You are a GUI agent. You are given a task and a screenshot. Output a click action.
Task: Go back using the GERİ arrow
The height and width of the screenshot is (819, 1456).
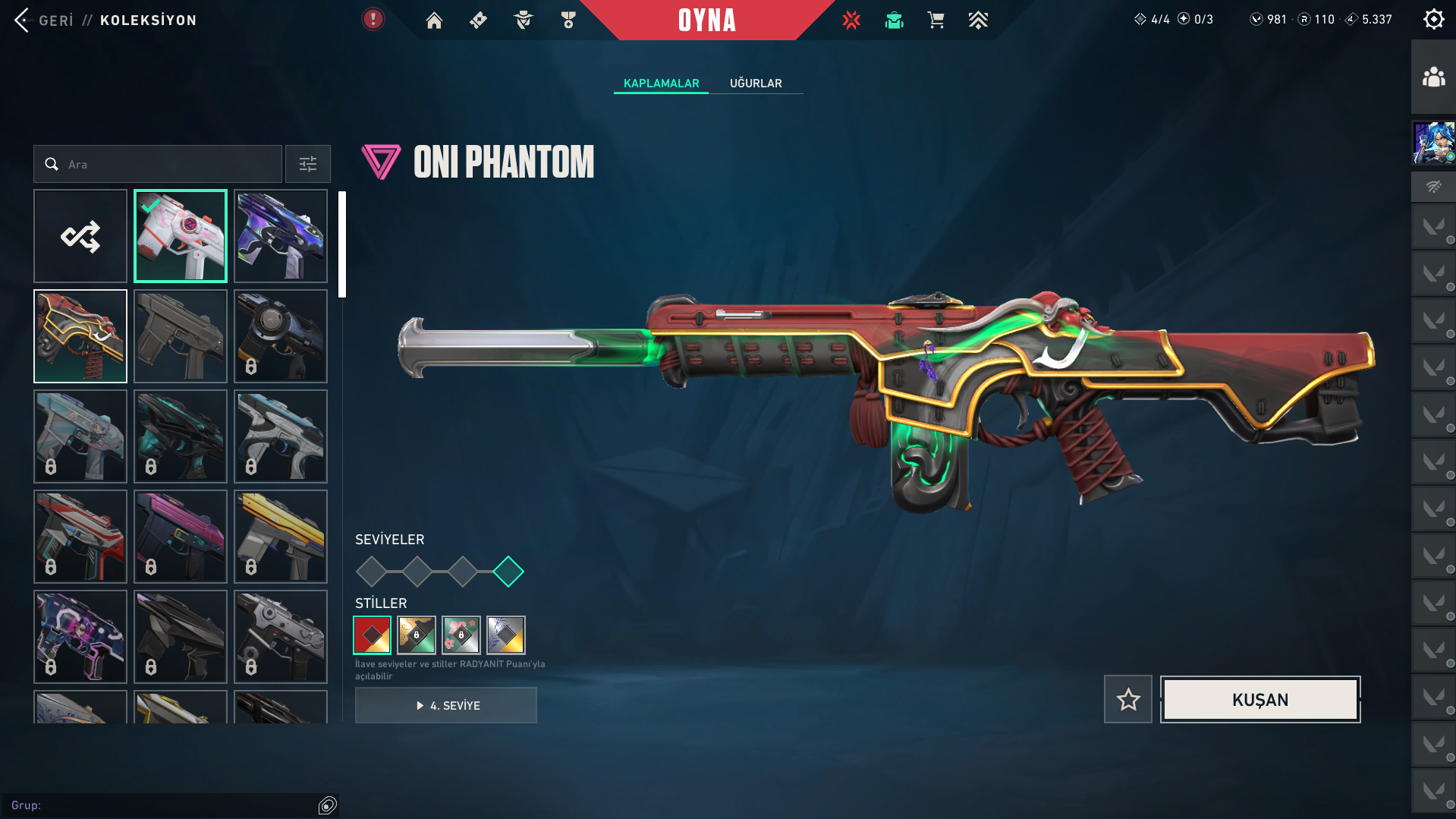[23, 20]
